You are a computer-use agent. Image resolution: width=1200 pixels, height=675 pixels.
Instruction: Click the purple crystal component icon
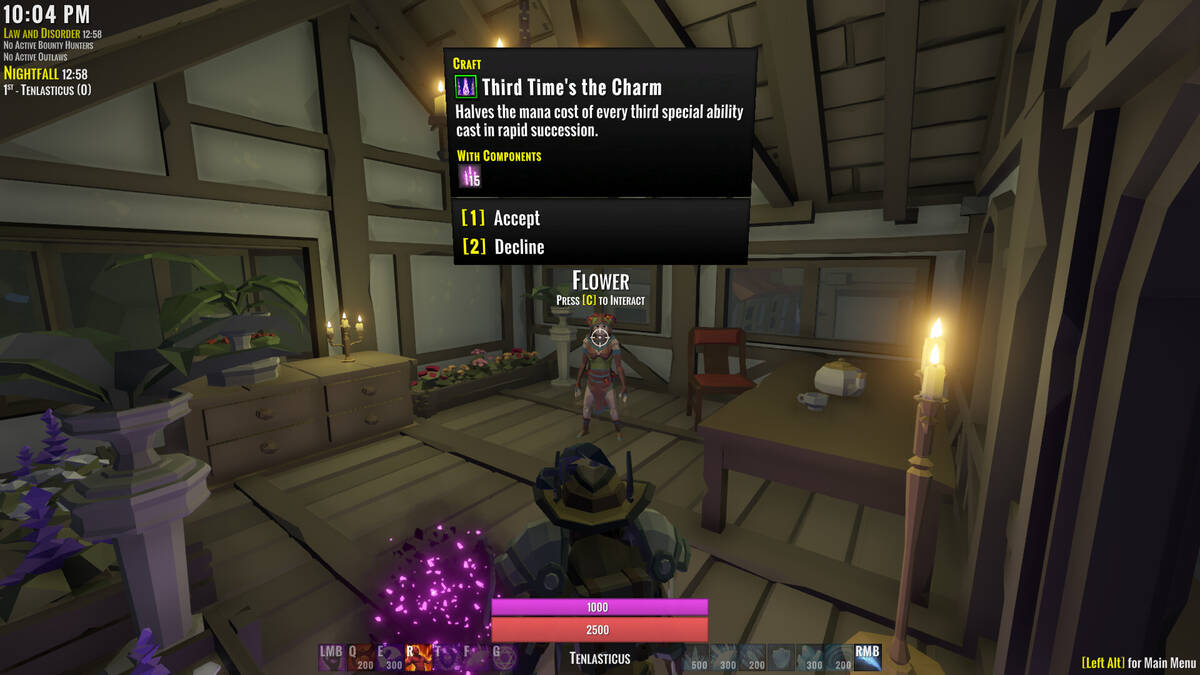470,177
